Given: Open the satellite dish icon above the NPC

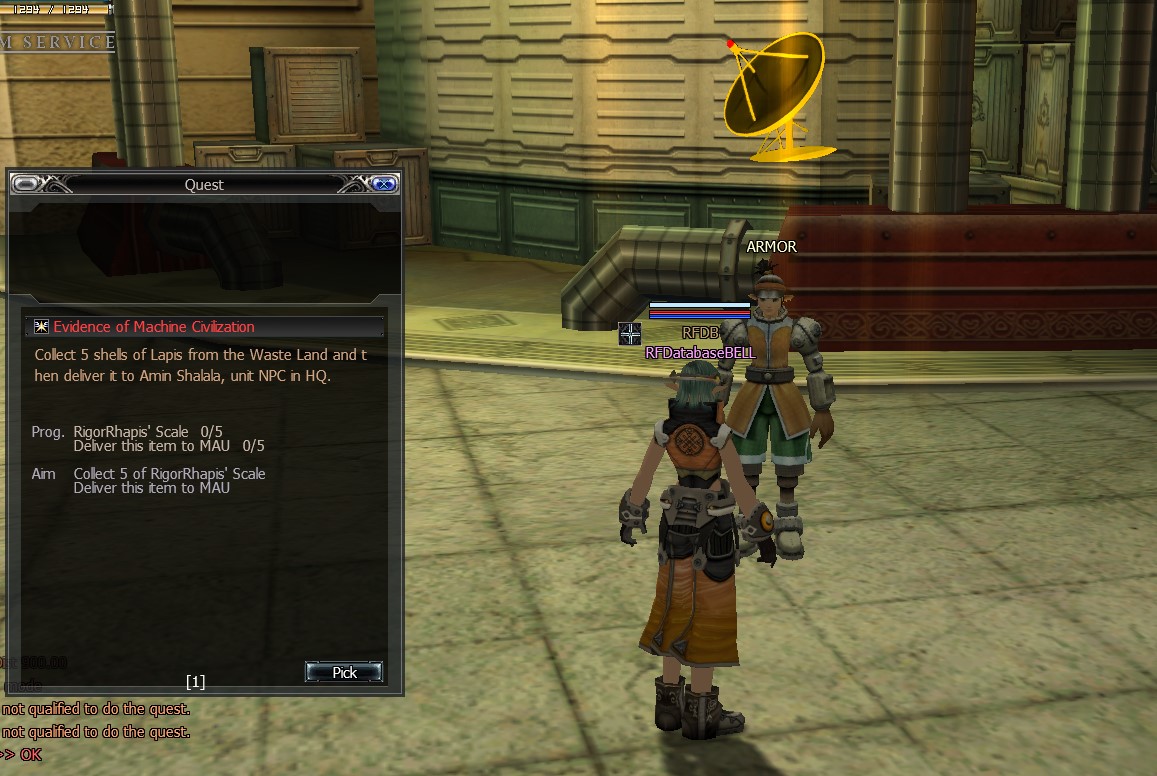Looking at the screenshot, I should click(x=775, y=98).
